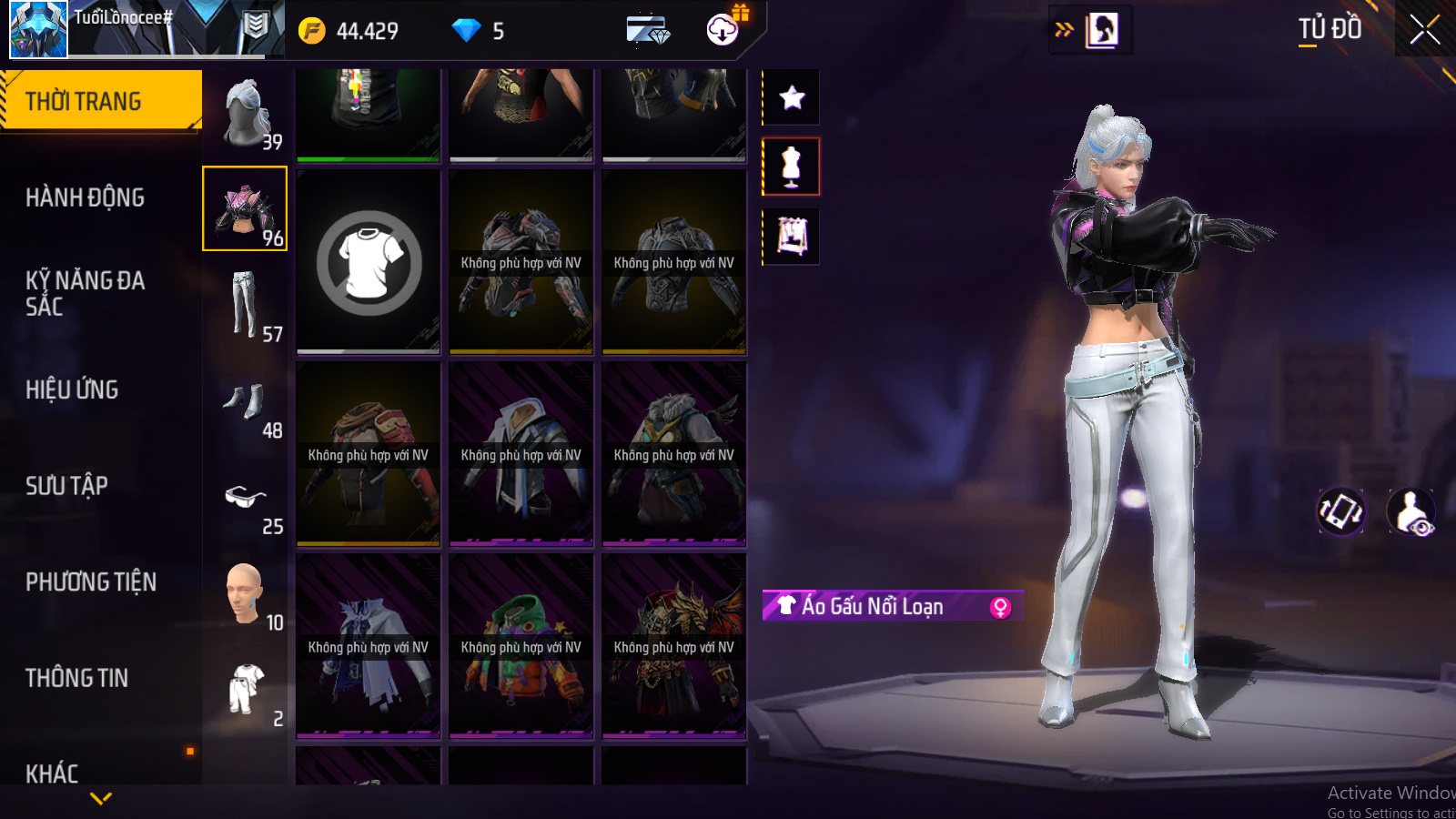Viewport: 1456px width, 819px height.
Task: Open the HIỆU ỨNG section
Action: tap(73, 389)
